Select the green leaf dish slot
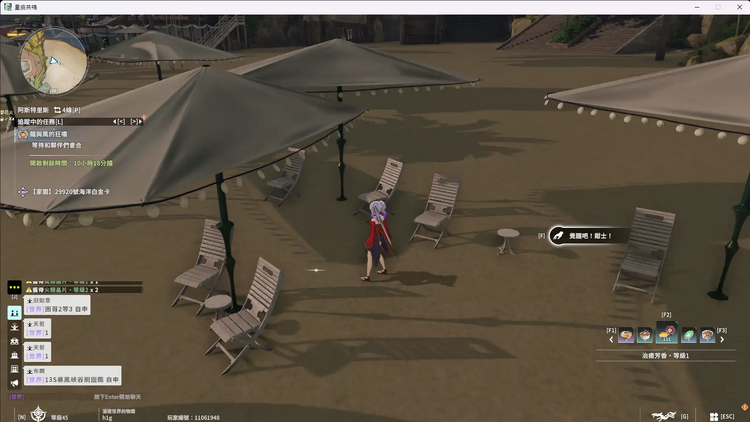Viewport: 750px width, 422px height. 688,336
